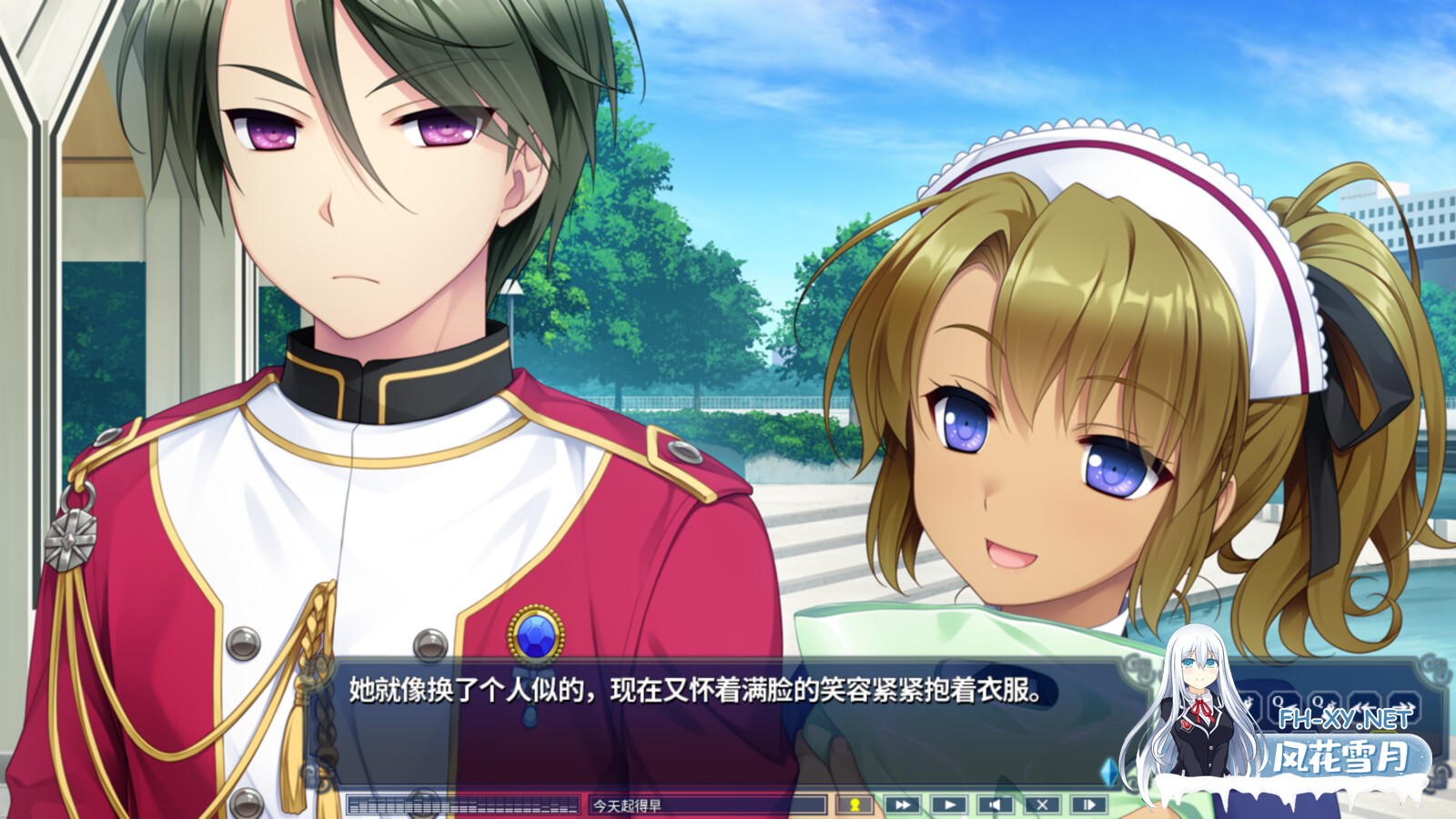Image resolution: width=1456 pixels, height=819 pixels.
Task: Click the step-forward next button
Action: coord(1088,804)
